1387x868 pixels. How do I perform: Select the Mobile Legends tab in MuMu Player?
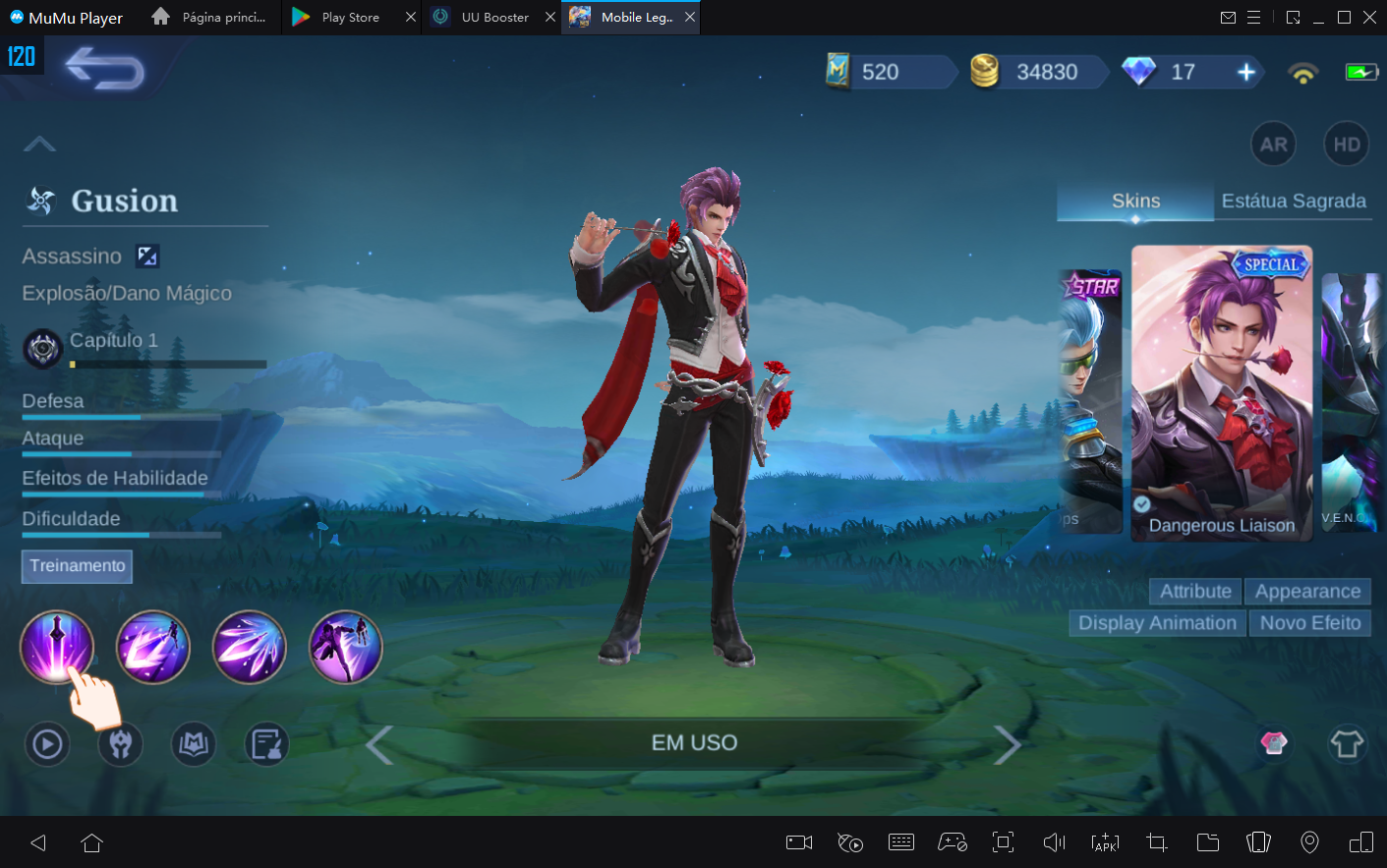(626, 17)
